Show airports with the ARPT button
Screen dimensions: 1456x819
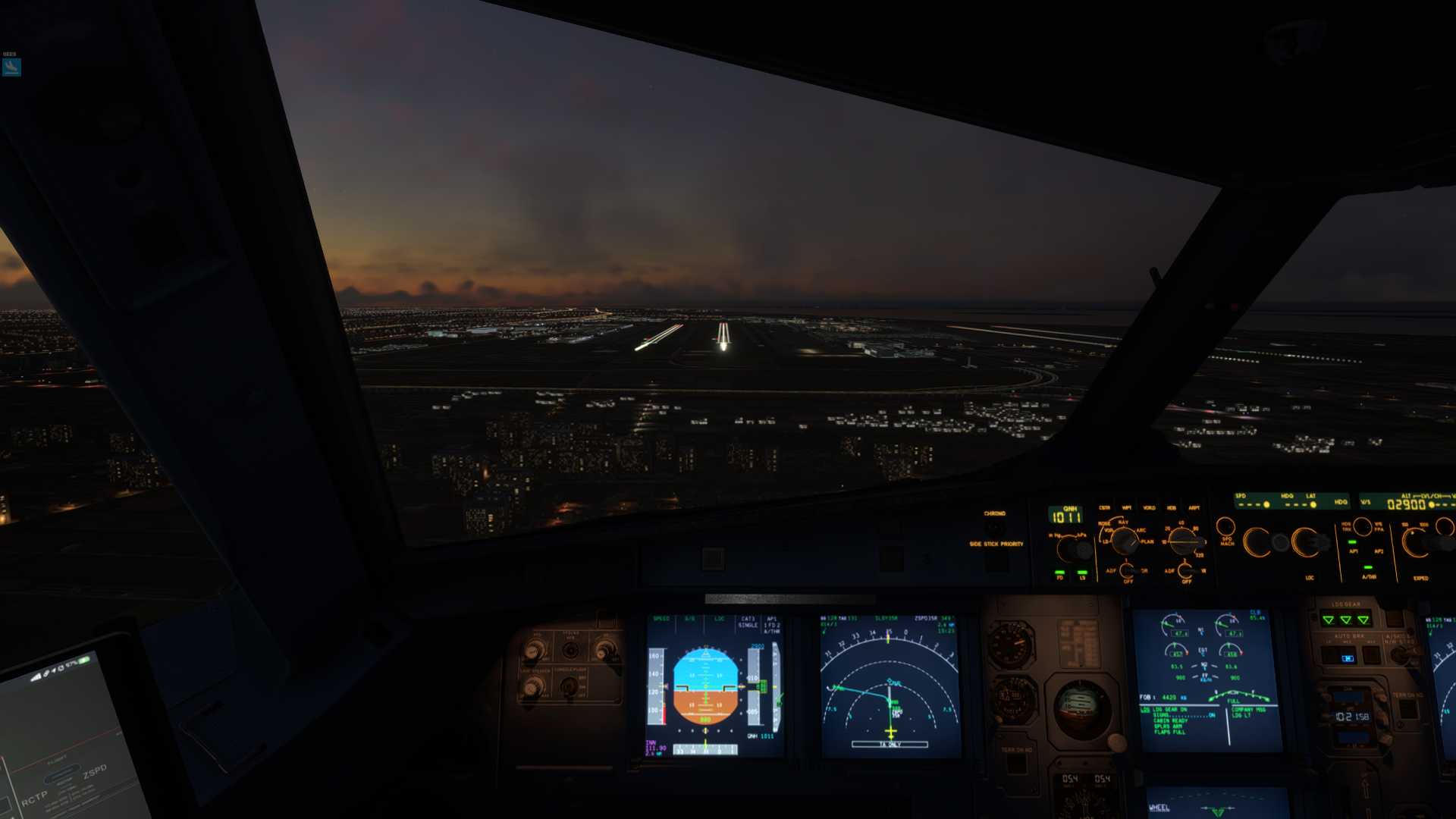point(1194,508)
